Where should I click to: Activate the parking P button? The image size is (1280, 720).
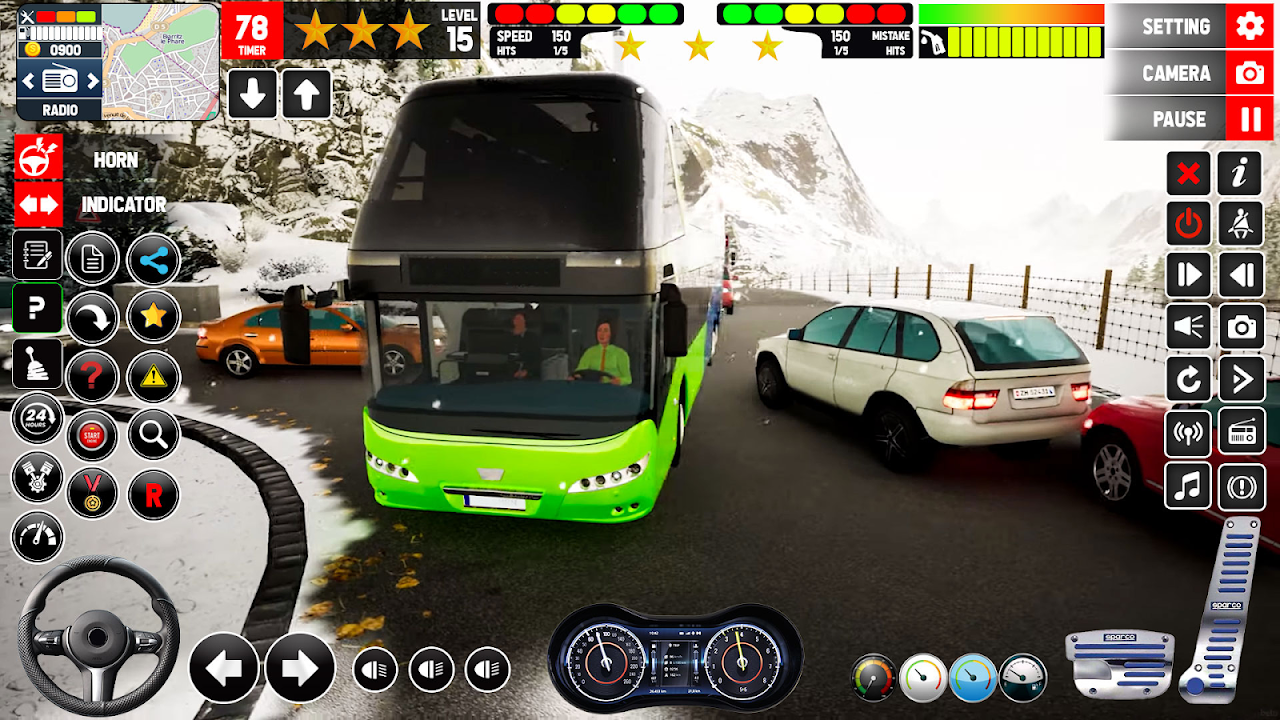pos(37,308)
